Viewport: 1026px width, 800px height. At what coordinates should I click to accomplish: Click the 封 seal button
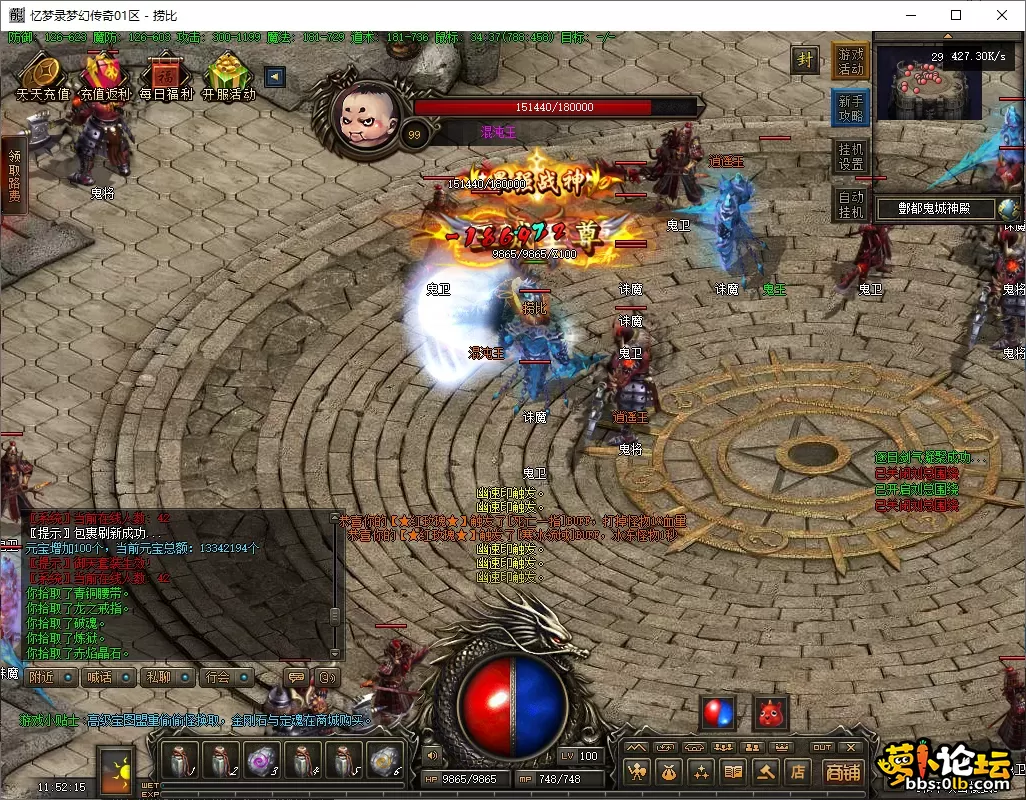[x=805, y=59]
